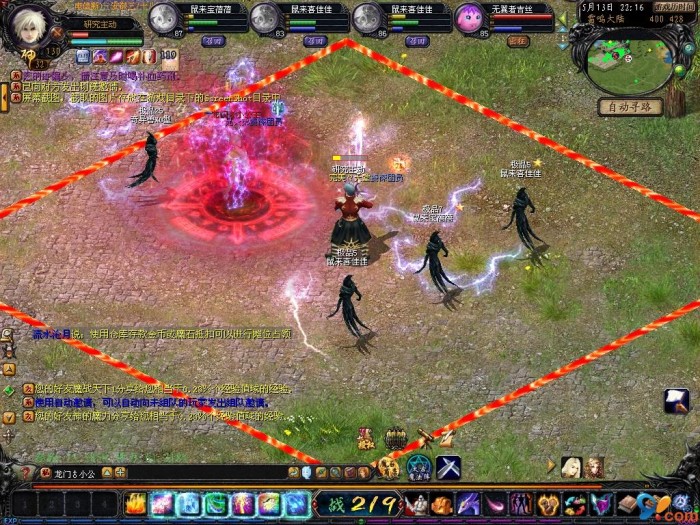Click the hammer icon on the right edge
The height and width of the screenshot is (525, 700).
[x=676, y=401]
